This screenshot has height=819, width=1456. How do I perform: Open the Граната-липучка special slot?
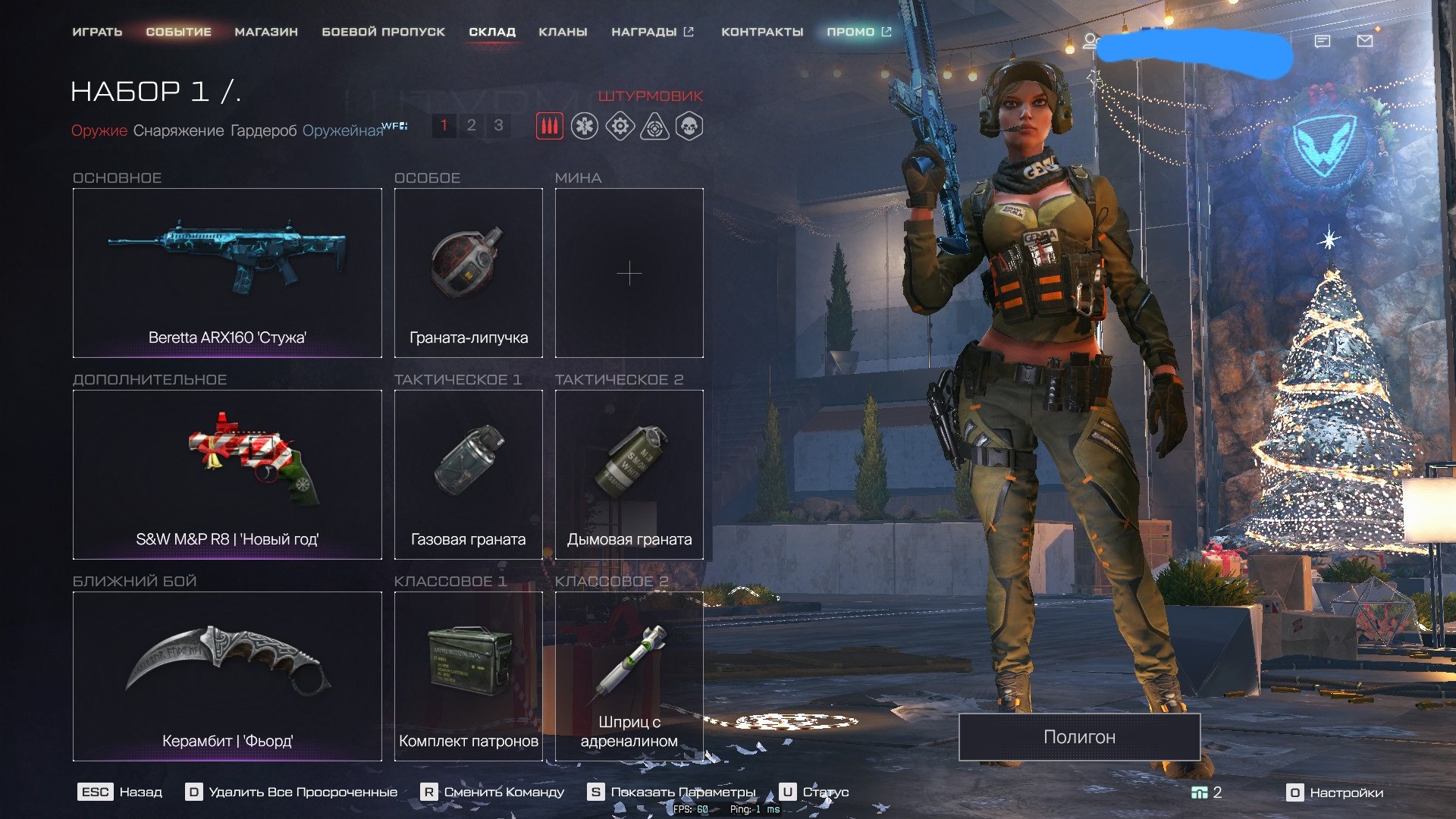point(468,273)
